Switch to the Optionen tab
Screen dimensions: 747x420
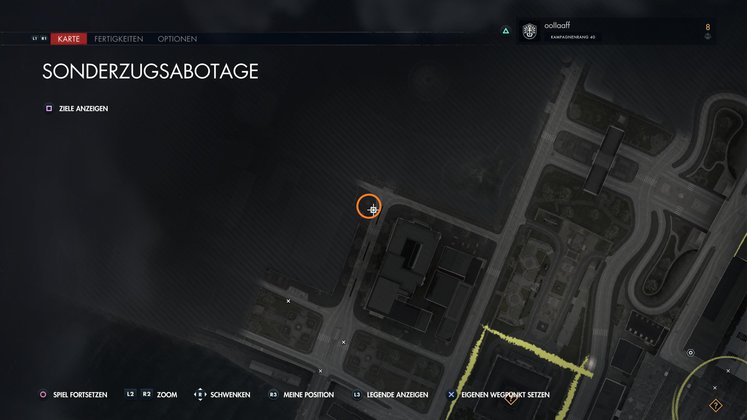point(177,39)
